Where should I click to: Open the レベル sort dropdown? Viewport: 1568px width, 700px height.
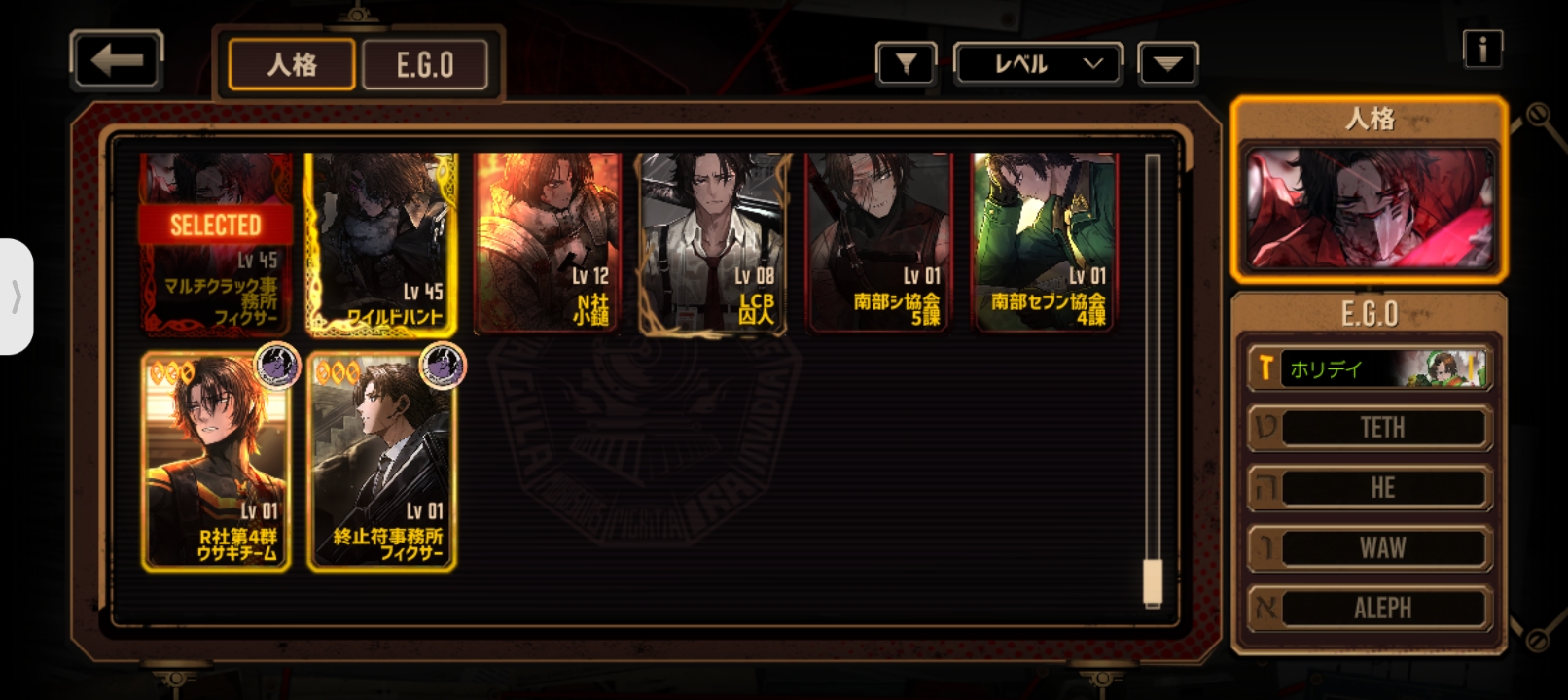pos(1038,64)
